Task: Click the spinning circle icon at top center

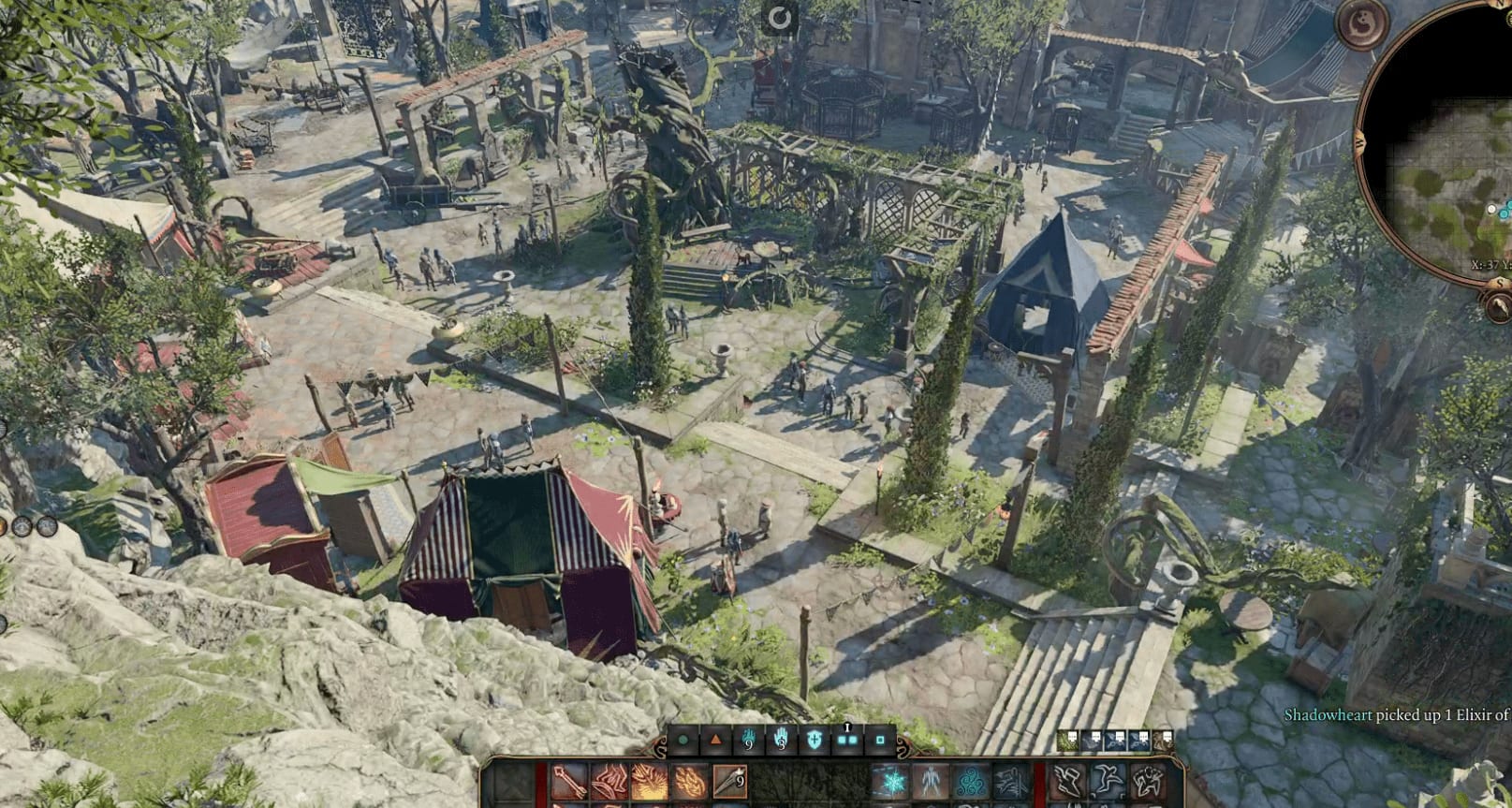Action: pyautogui.click(x=778, y=17)
